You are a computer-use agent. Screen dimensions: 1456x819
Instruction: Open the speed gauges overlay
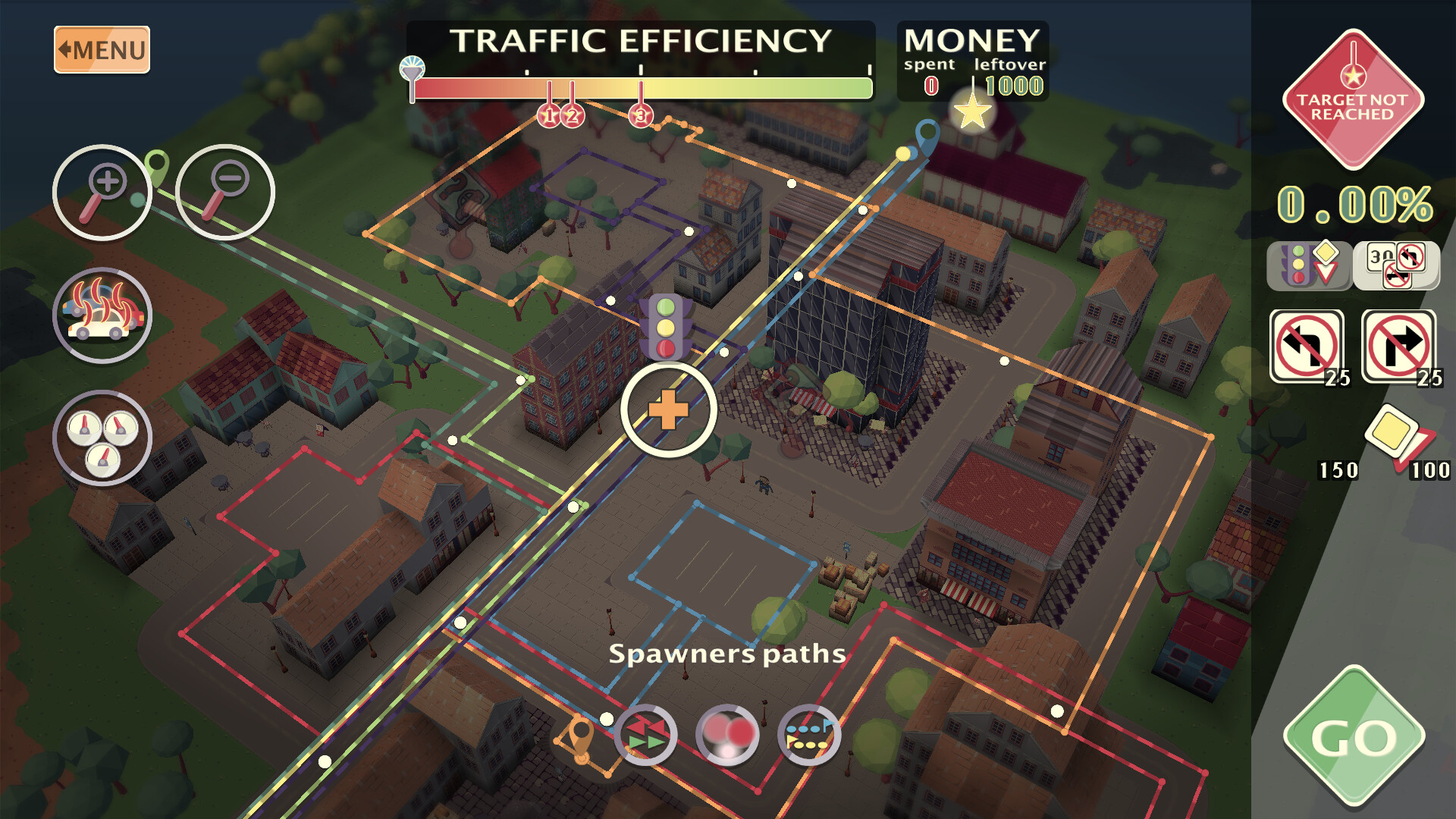coord(104,438)
